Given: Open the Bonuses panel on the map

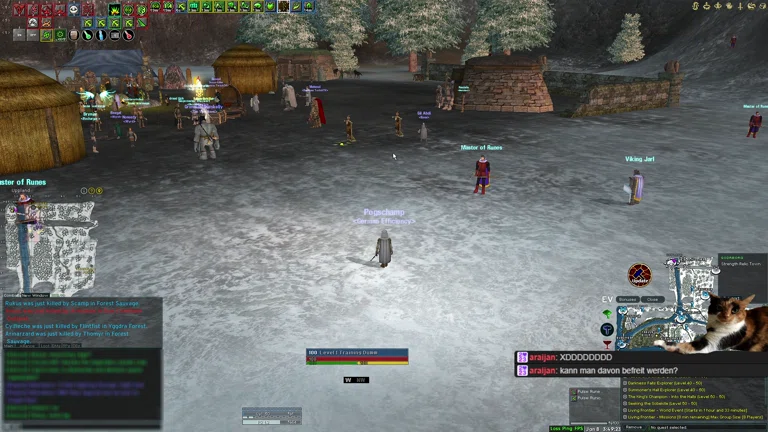Looking at the screenshot, I should coord(627,299).
